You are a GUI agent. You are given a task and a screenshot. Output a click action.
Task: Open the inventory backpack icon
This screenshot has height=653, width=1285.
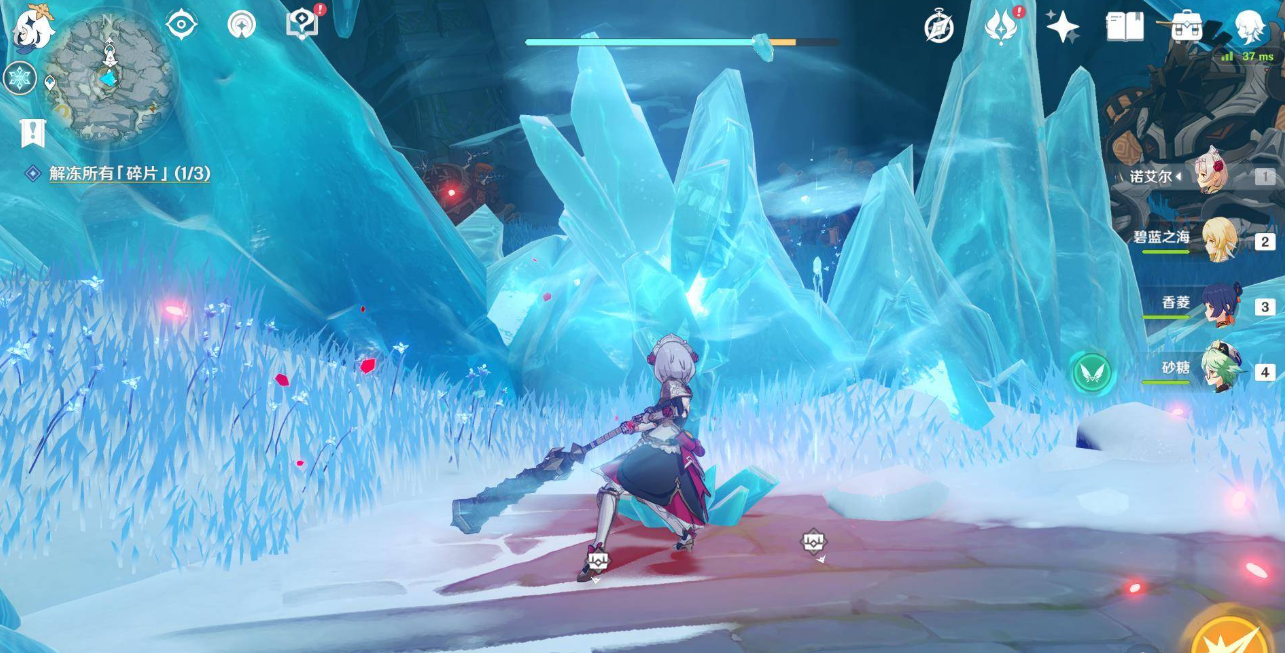[x=1187, y=27]
